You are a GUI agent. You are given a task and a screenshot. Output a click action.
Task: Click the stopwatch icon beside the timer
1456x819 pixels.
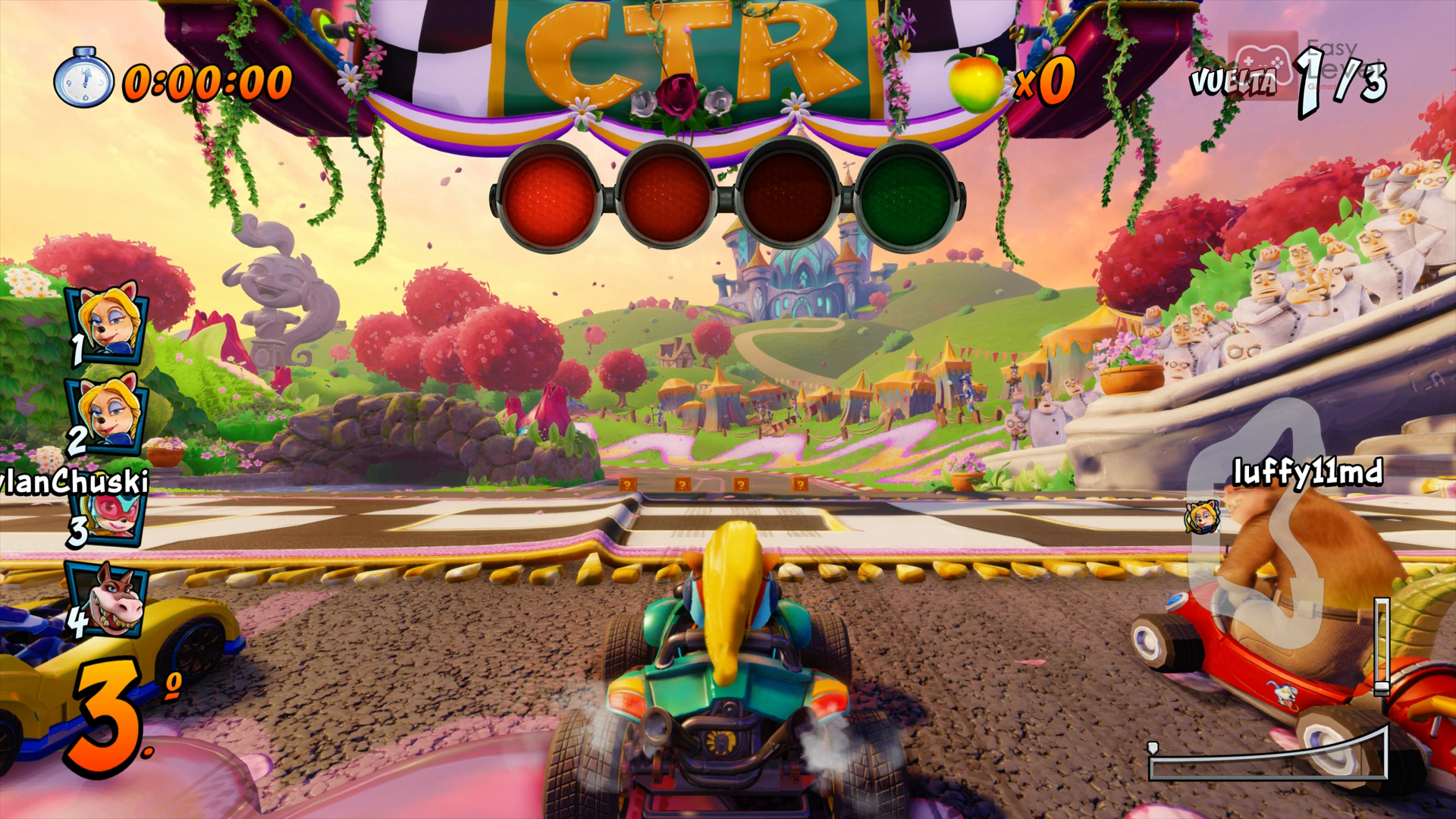(x=83, y=78)
